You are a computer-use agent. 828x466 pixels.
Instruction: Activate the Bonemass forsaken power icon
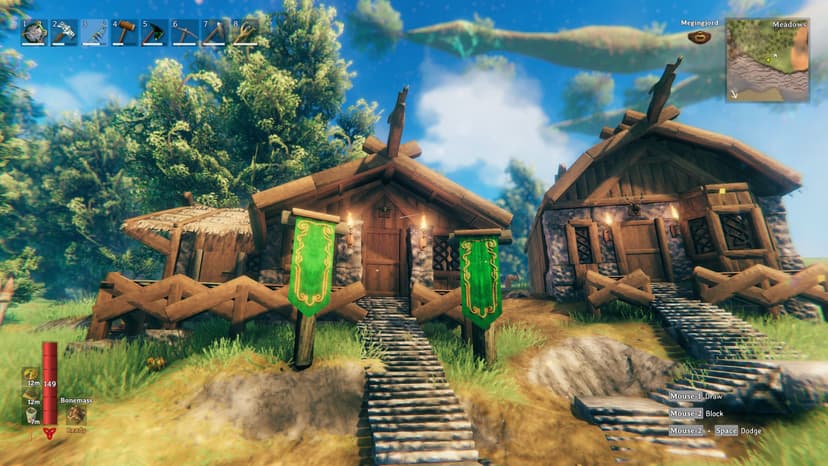(x=75, y=414)
